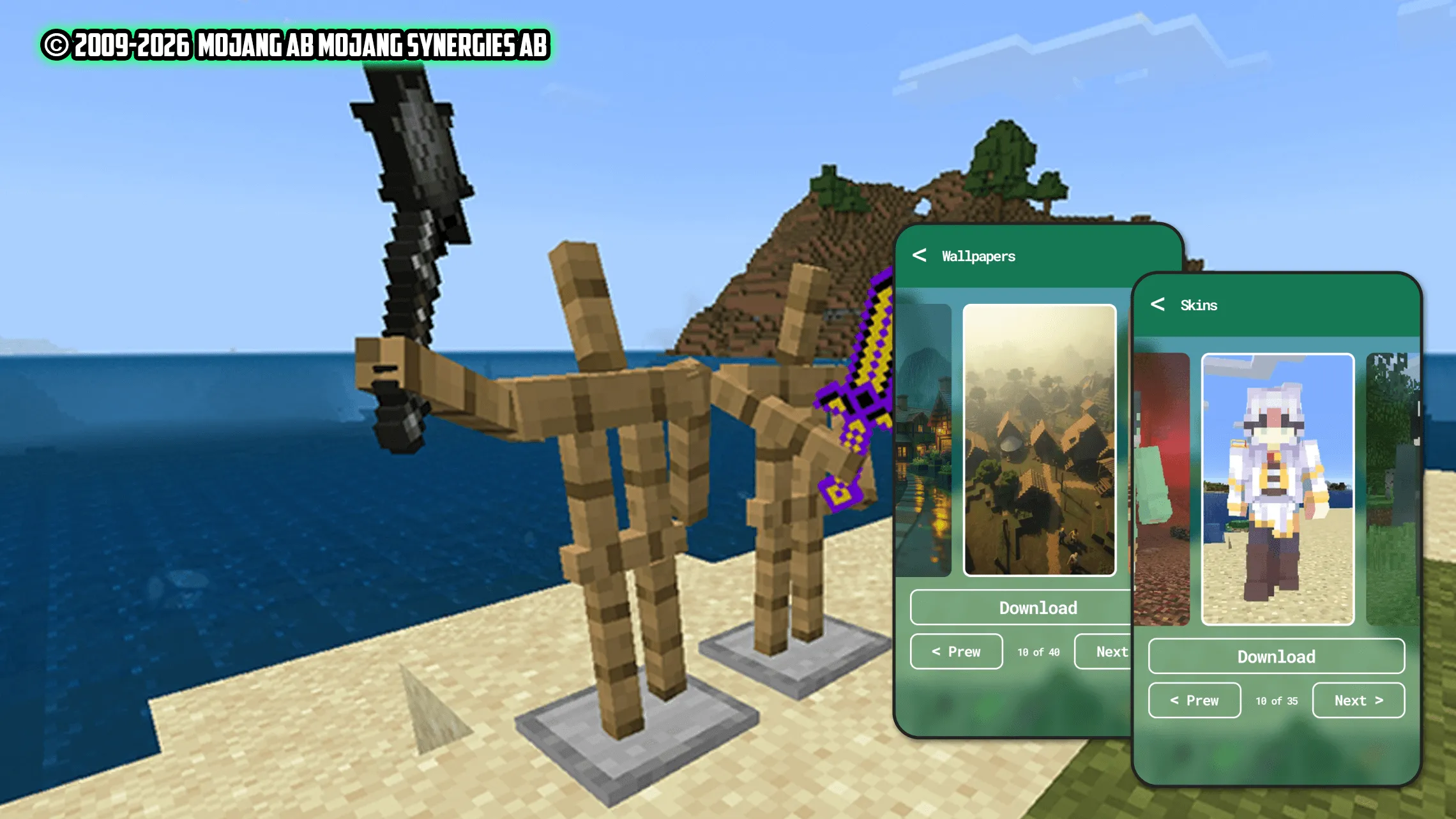Select Prew under the skin preview
The image size is (1456, 819).
(1194, 700)
